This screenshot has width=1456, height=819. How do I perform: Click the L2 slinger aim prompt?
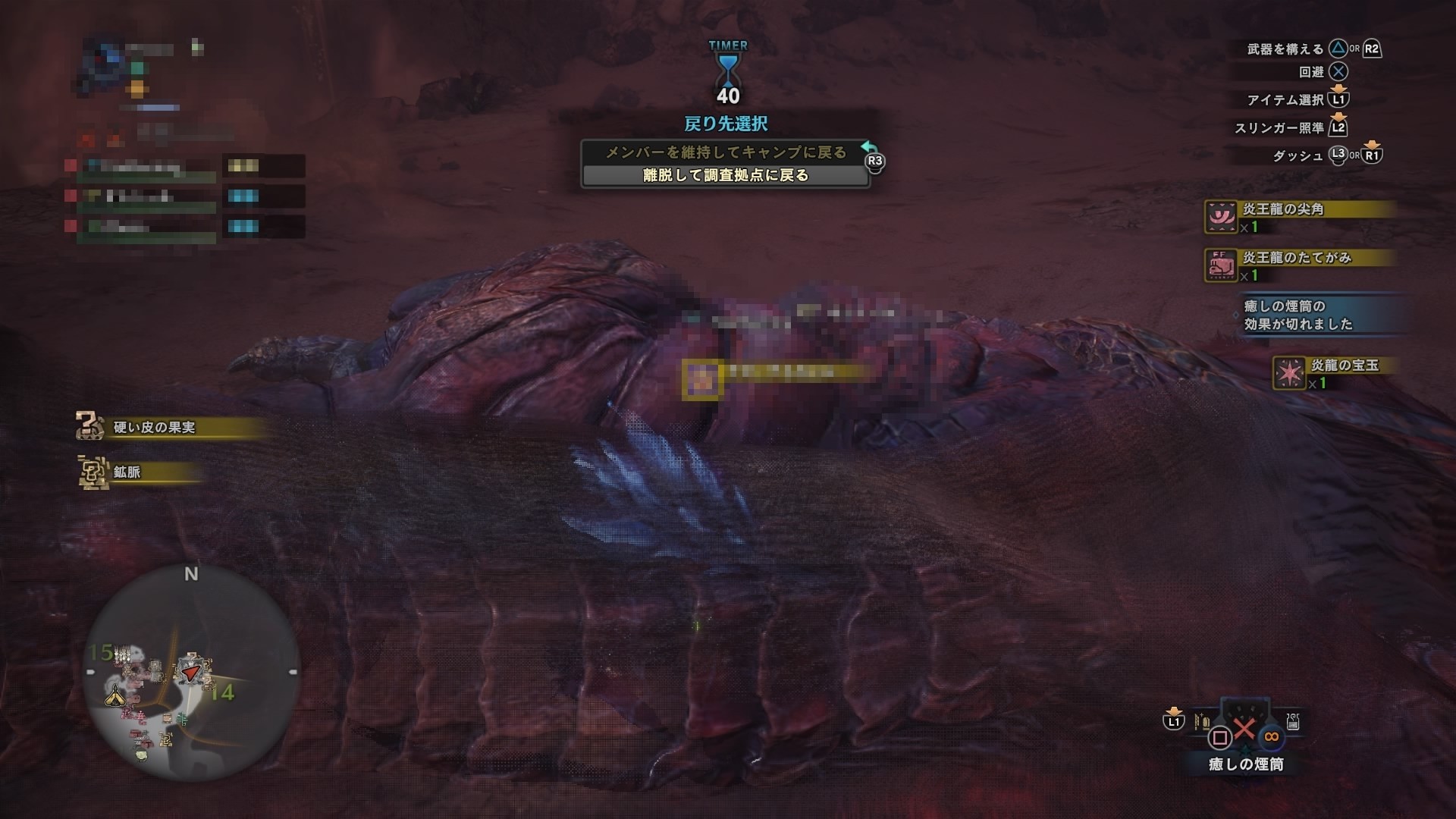[1338, 128]
